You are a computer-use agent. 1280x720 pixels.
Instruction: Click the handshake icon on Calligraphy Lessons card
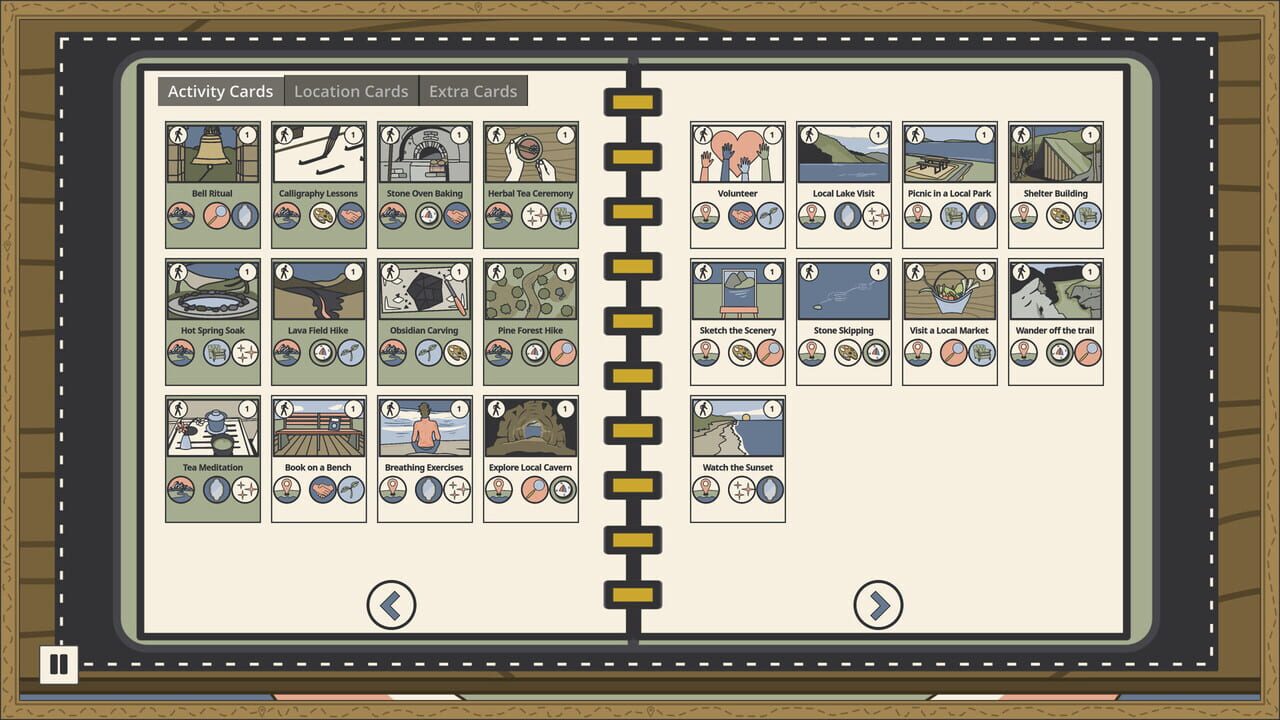click(x=350, y=214)
